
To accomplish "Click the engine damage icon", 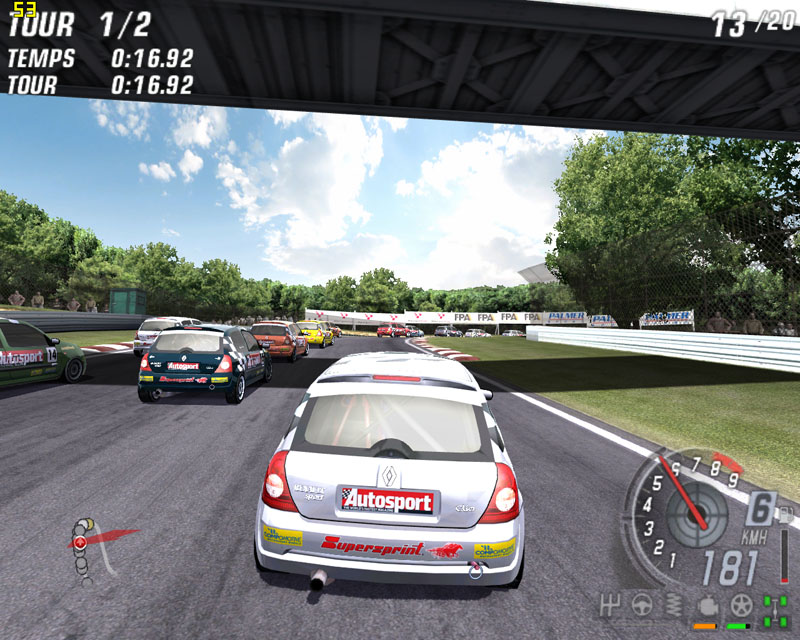I will pyautogui.click(x=706, y=606).
